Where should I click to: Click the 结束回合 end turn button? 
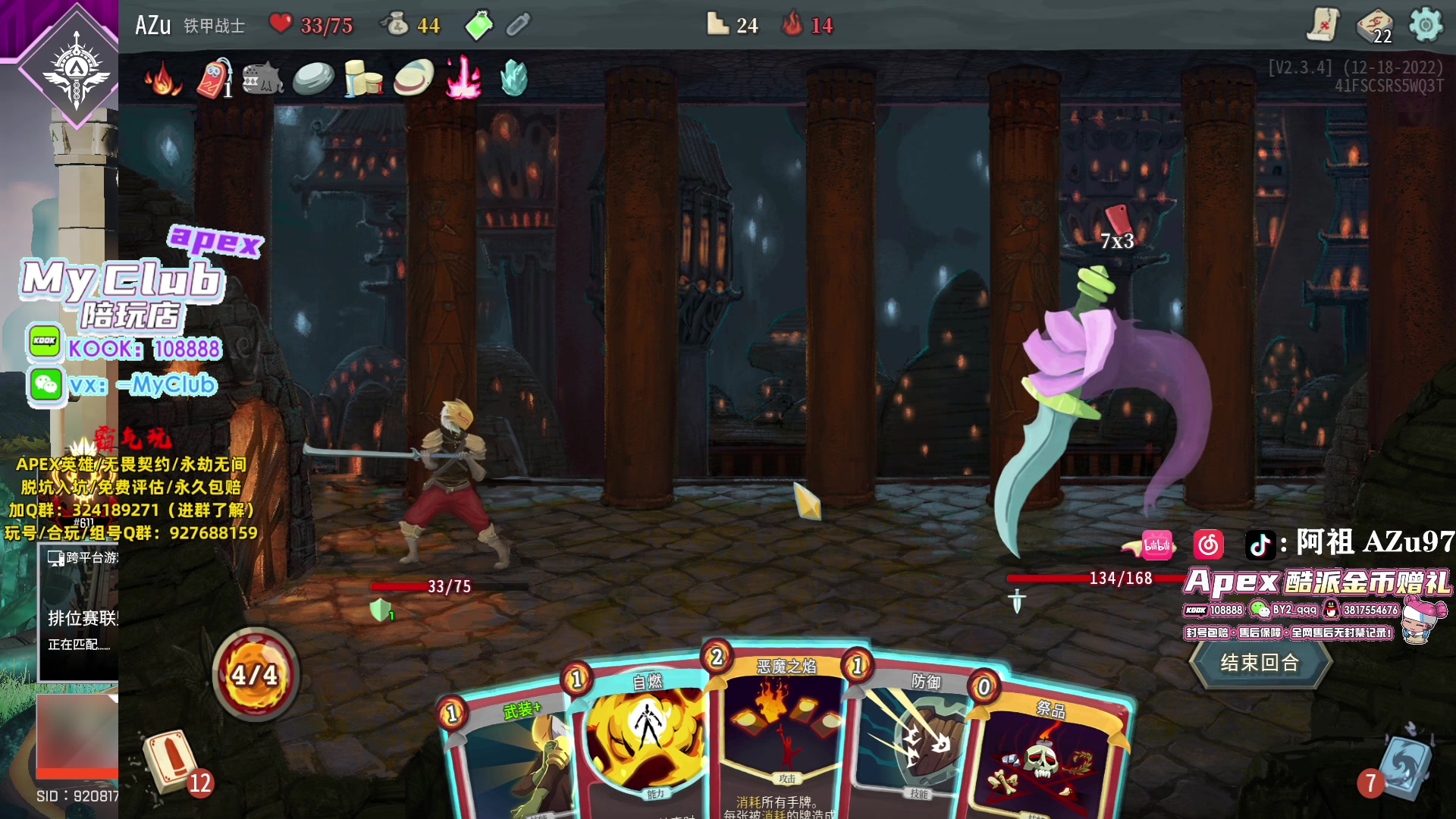click(1260, 663)
